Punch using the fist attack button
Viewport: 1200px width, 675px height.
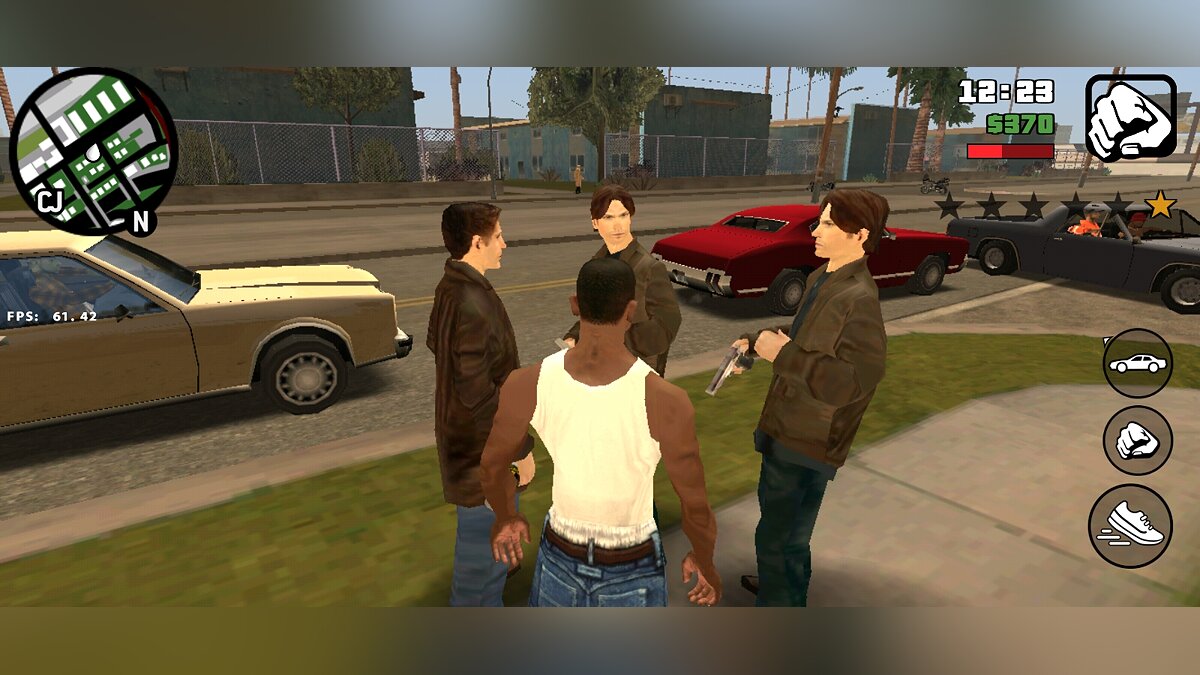click(x=1138, y=441)
